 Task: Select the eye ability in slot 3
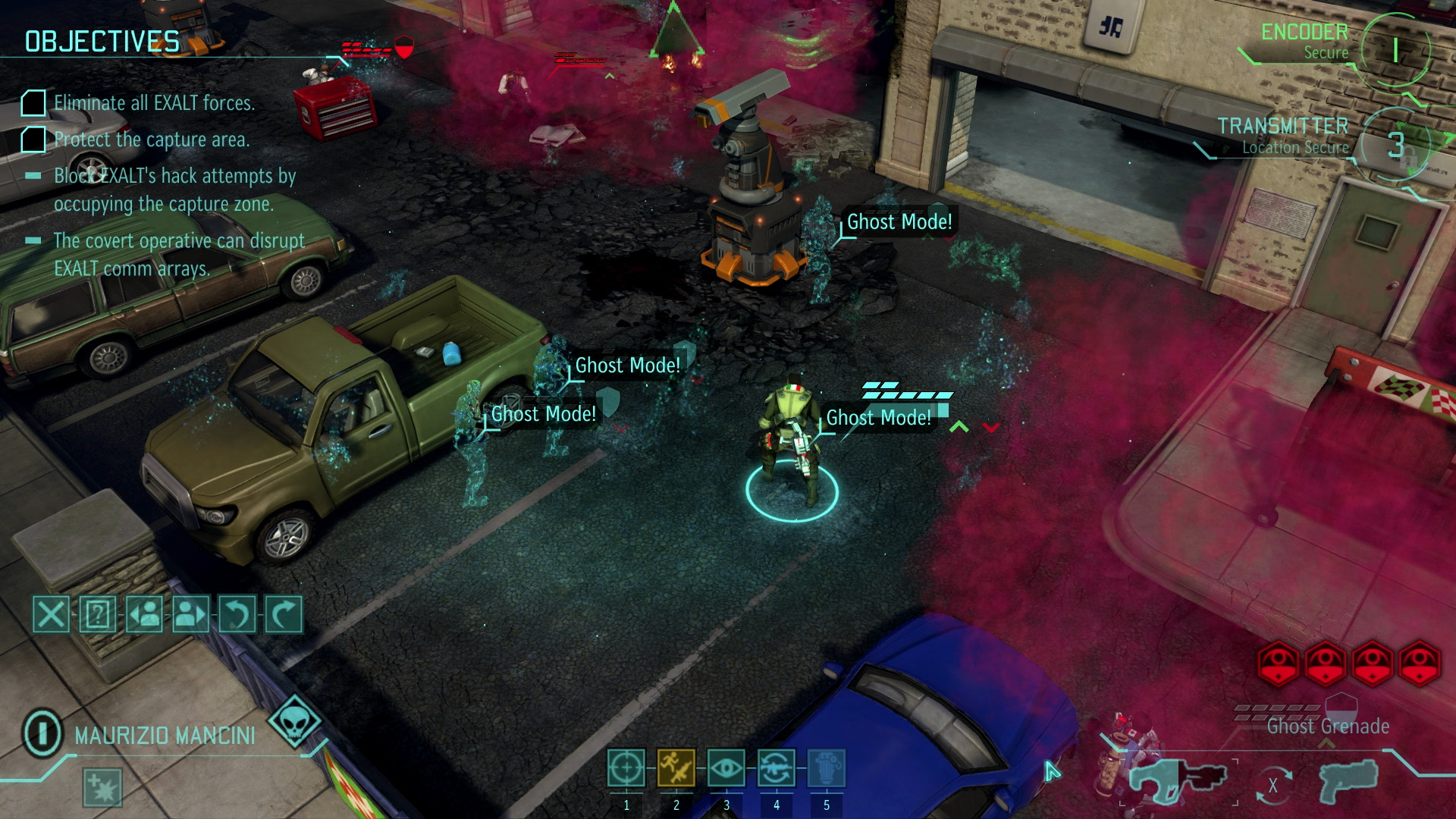(x=727, y=768)
